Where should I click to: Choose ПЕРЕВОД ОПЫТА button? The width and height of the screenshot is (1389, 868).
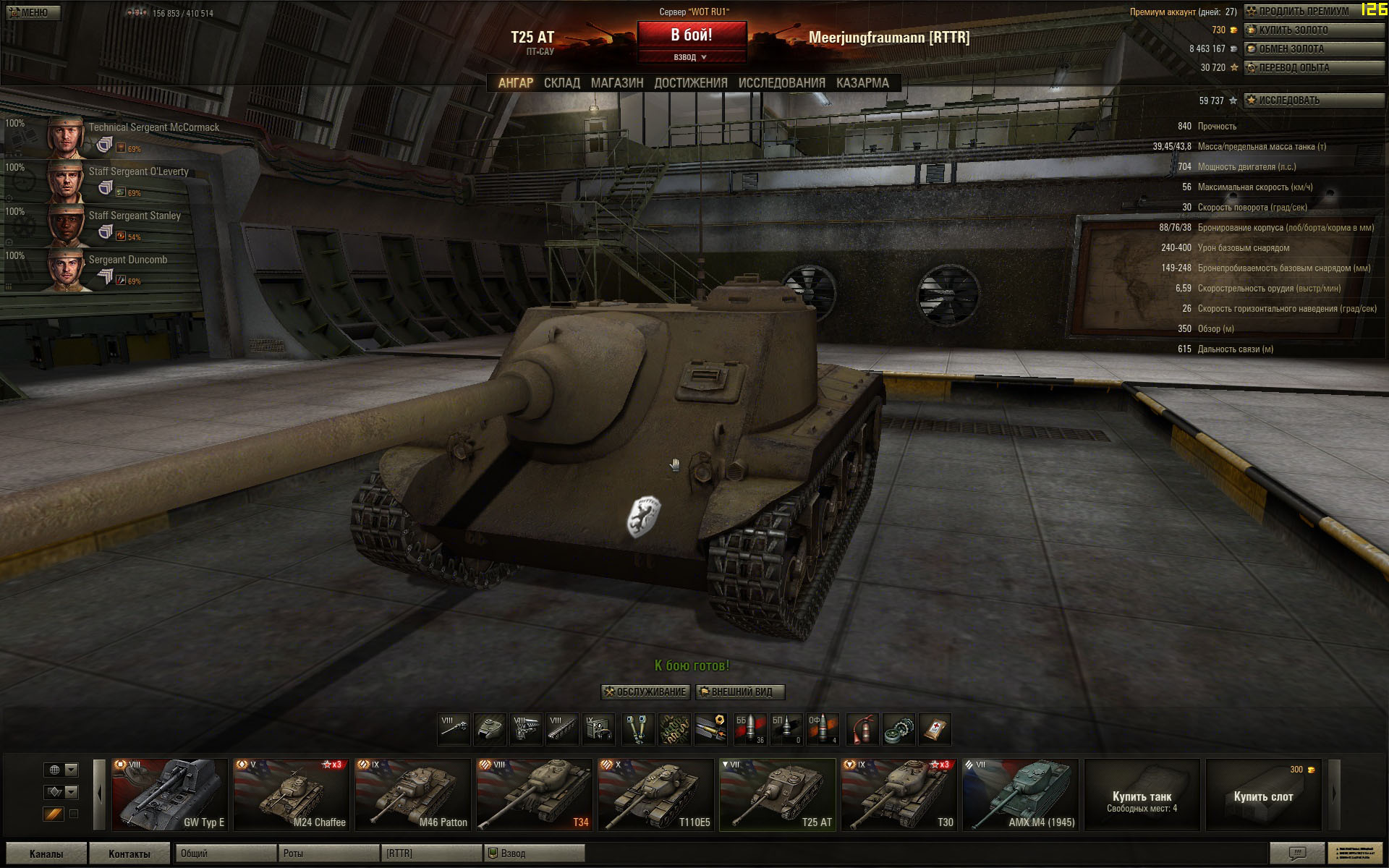pos(1313,68)
